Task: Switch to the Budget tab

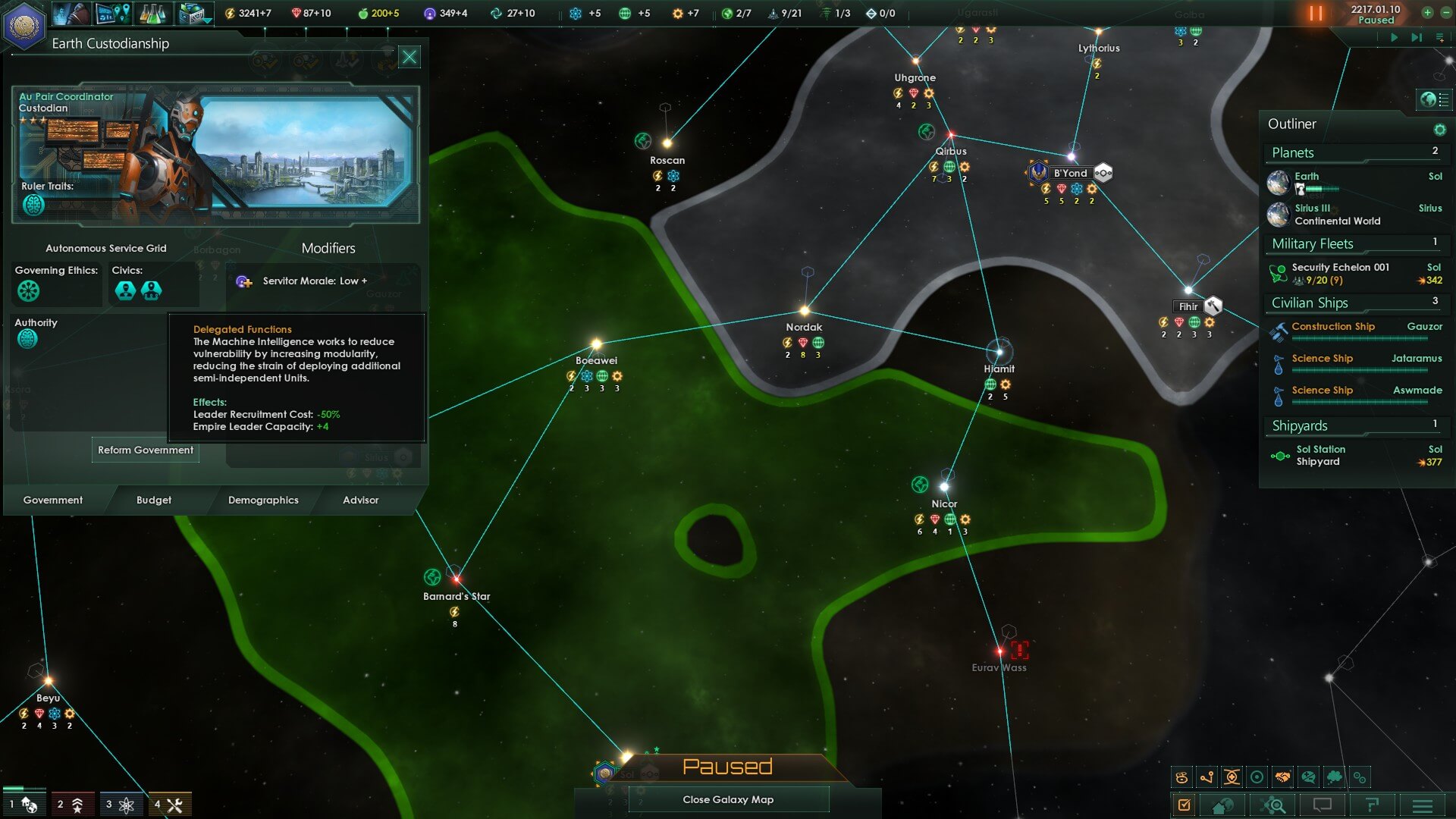Action: point(154,500)
